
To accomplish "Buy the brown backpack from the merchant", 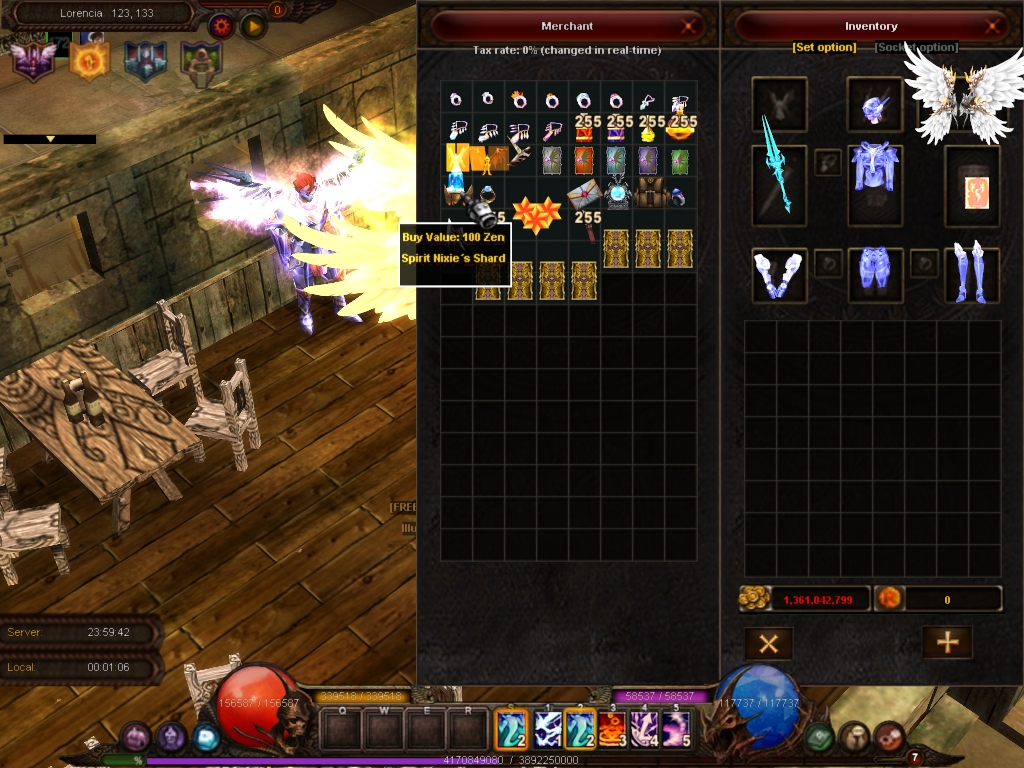I will [650, 192].
